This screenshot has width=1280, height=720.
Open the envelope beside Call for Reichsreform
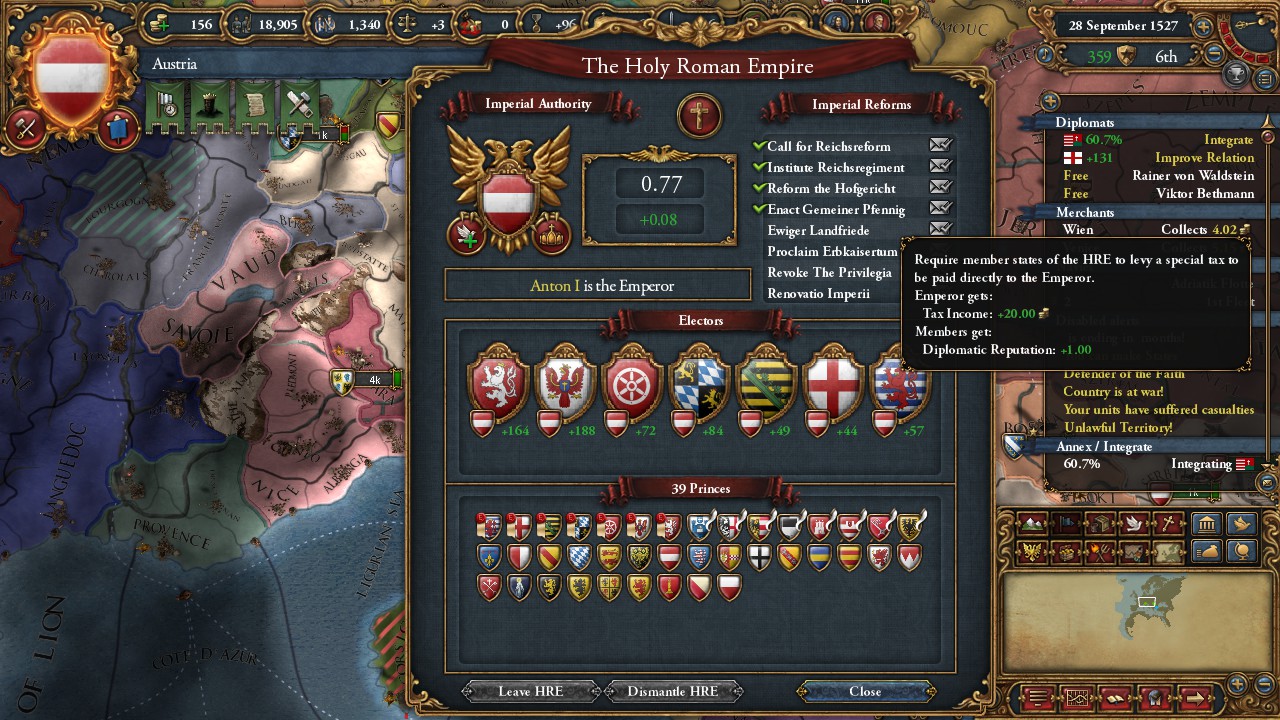940,146
